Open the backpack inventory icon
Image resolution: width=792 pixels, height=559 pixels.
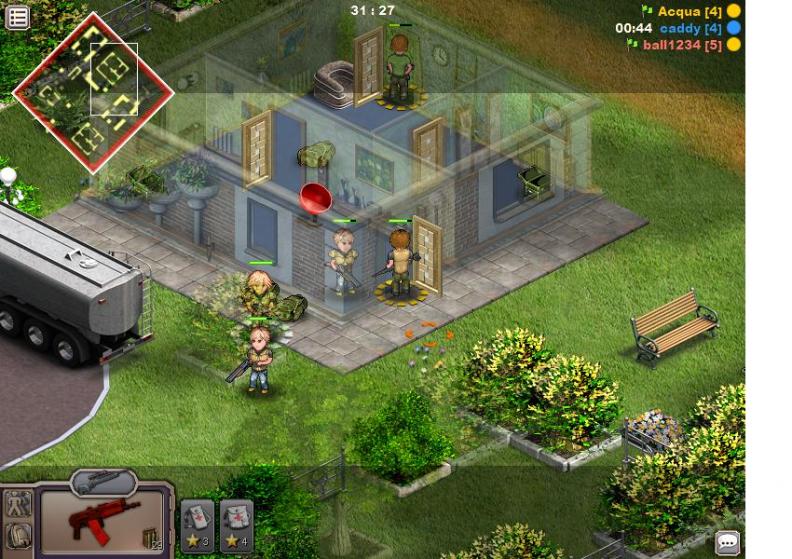[18, 537]
